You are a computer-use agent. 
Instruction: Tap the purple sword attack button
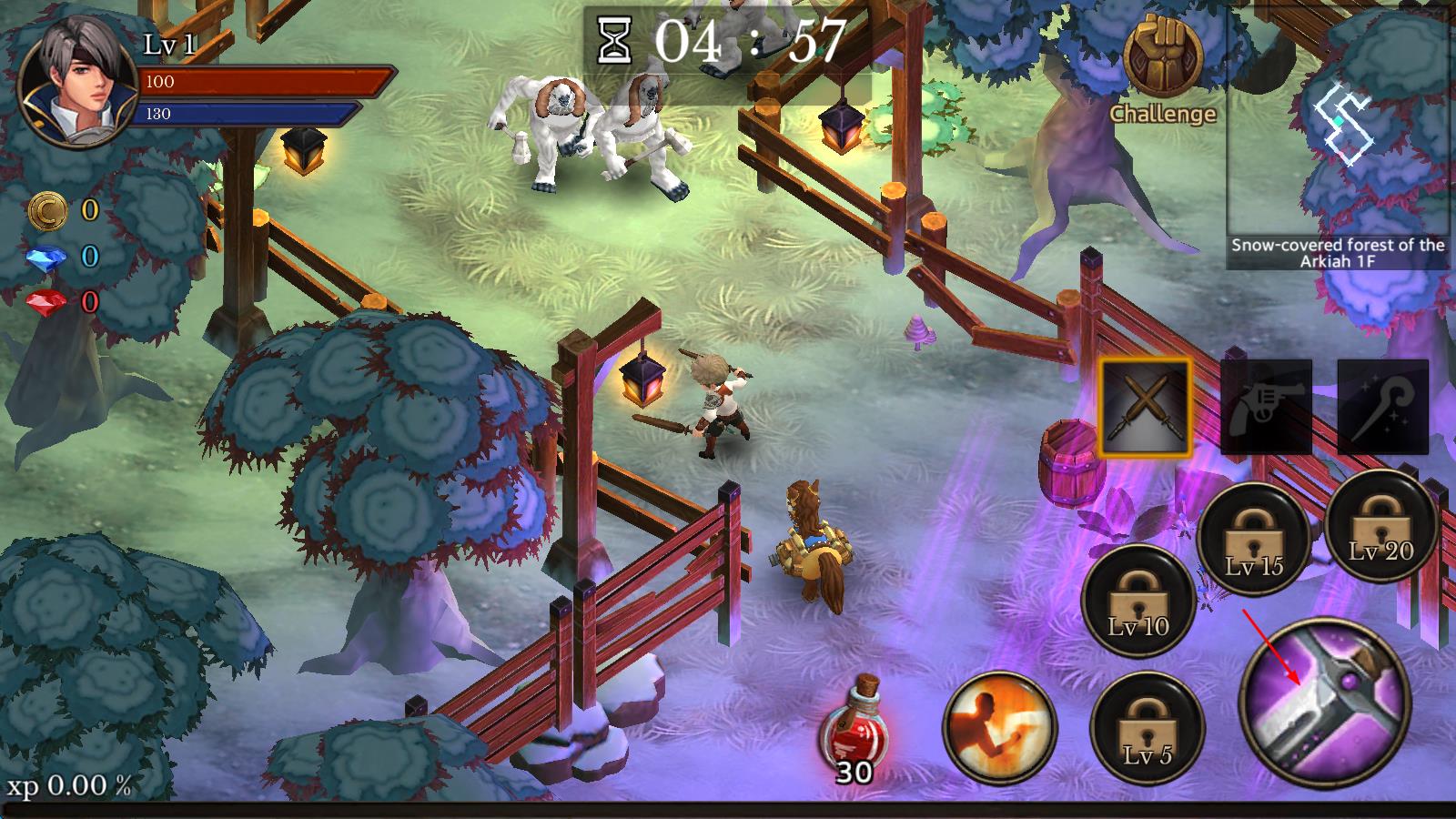(1325, 701)
